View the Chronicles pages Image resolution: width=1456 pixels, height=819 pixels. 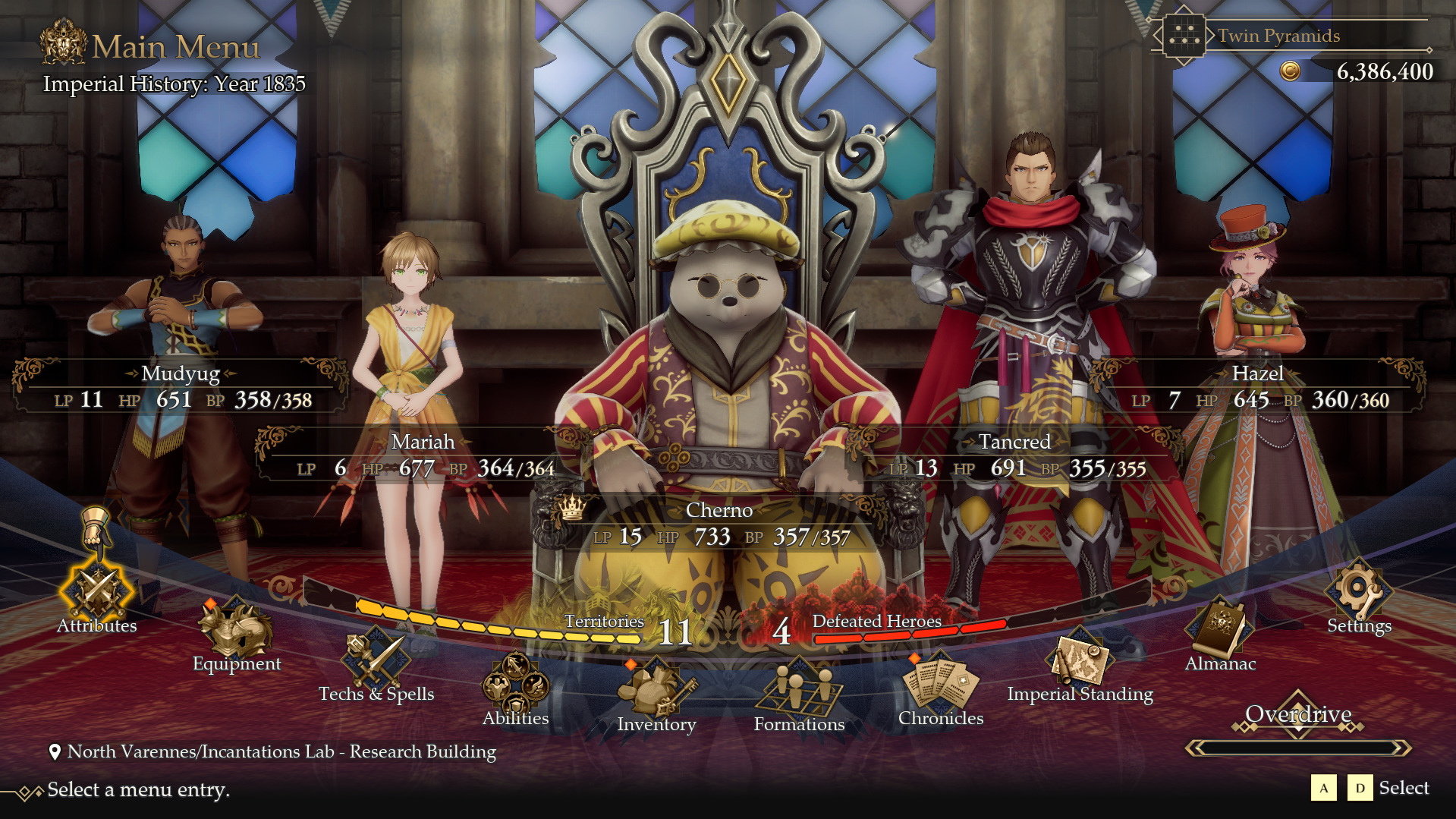(x=941, y=685)
